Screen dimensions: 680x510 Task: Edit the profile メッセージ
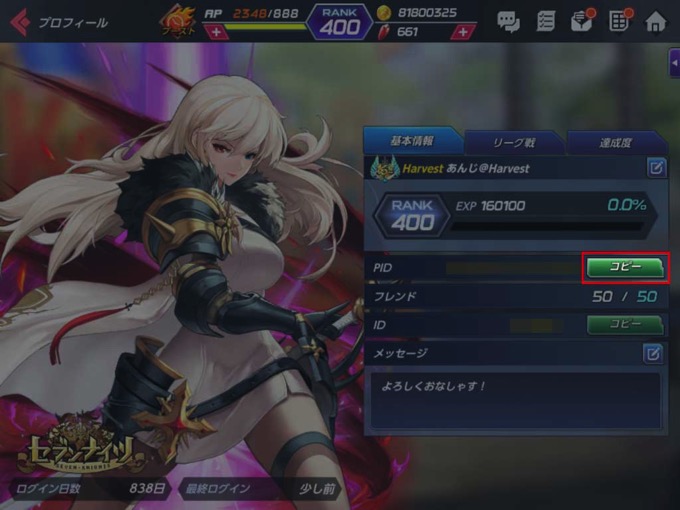(652, 353)
